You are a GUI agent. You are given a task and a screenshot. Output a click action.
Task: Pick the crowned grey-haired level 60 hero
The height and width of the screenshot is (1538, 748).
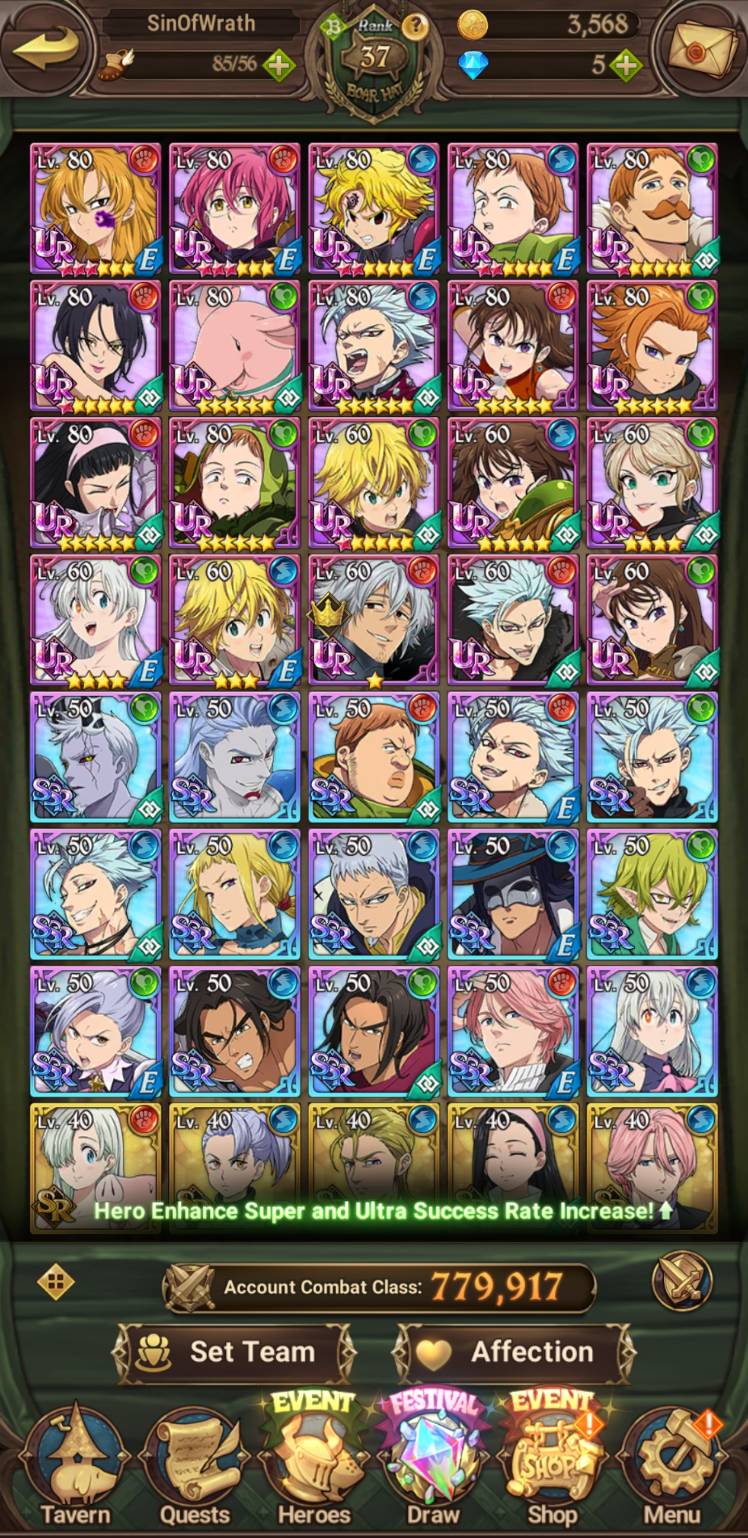pos(373,620)
